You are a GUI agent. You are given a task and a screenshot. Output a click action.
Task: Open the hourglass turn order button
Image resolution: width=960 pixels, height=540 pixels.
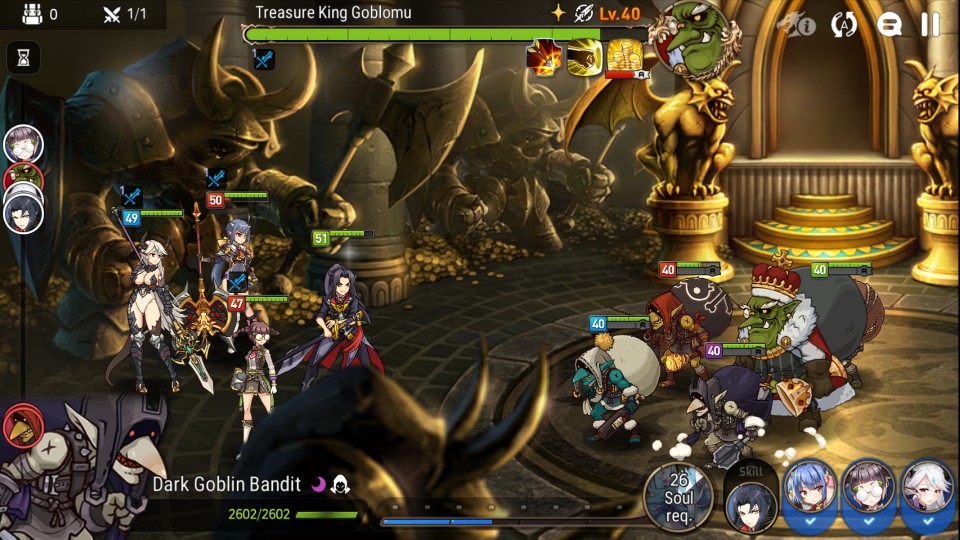[x=23, y=57]
